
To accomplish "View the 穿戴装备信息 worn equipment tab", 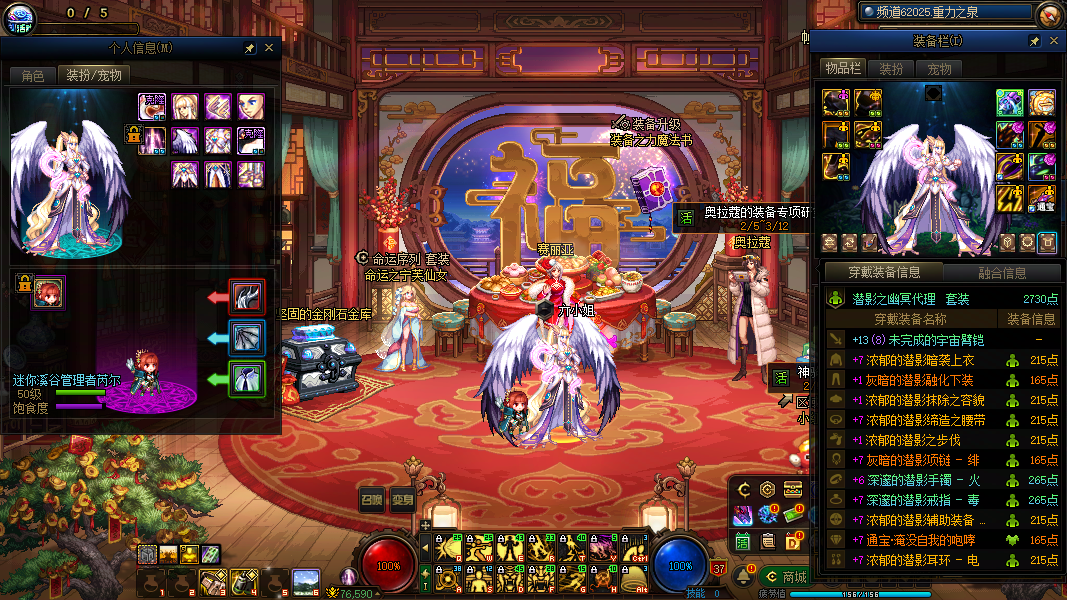I will point(883,272).
